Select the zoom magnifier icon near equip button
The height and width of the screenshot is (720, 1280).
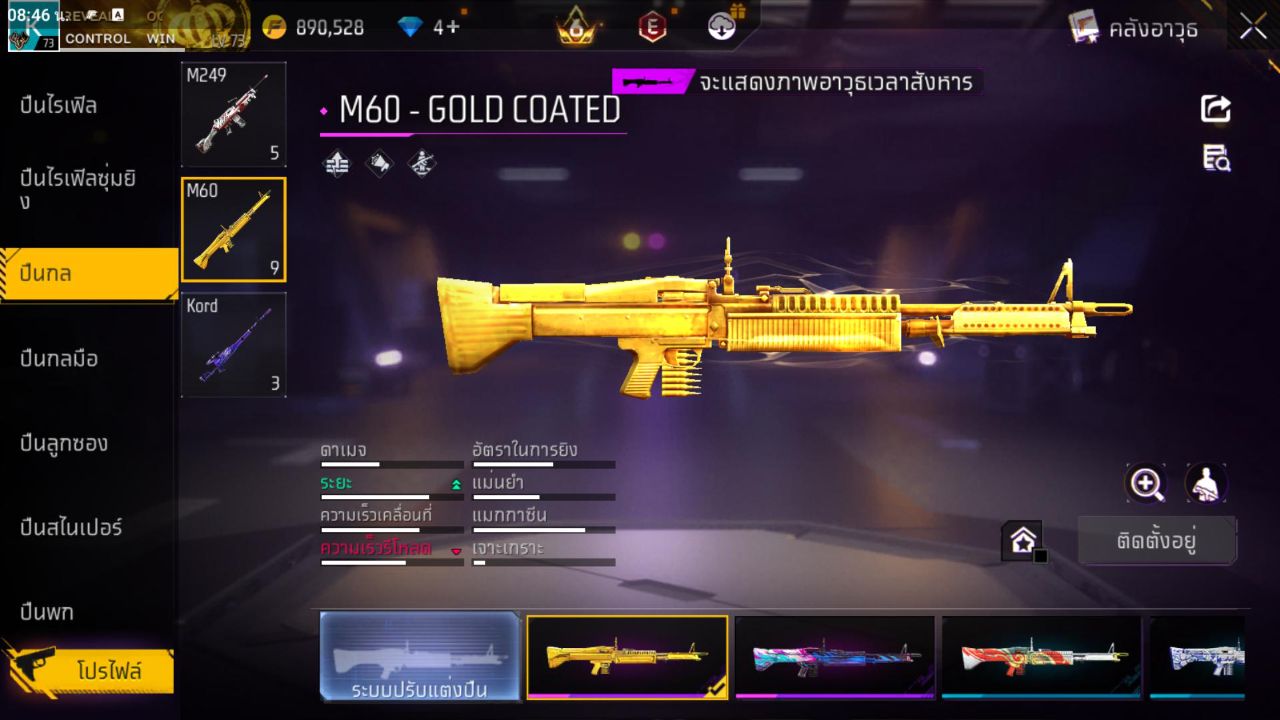1146,484
